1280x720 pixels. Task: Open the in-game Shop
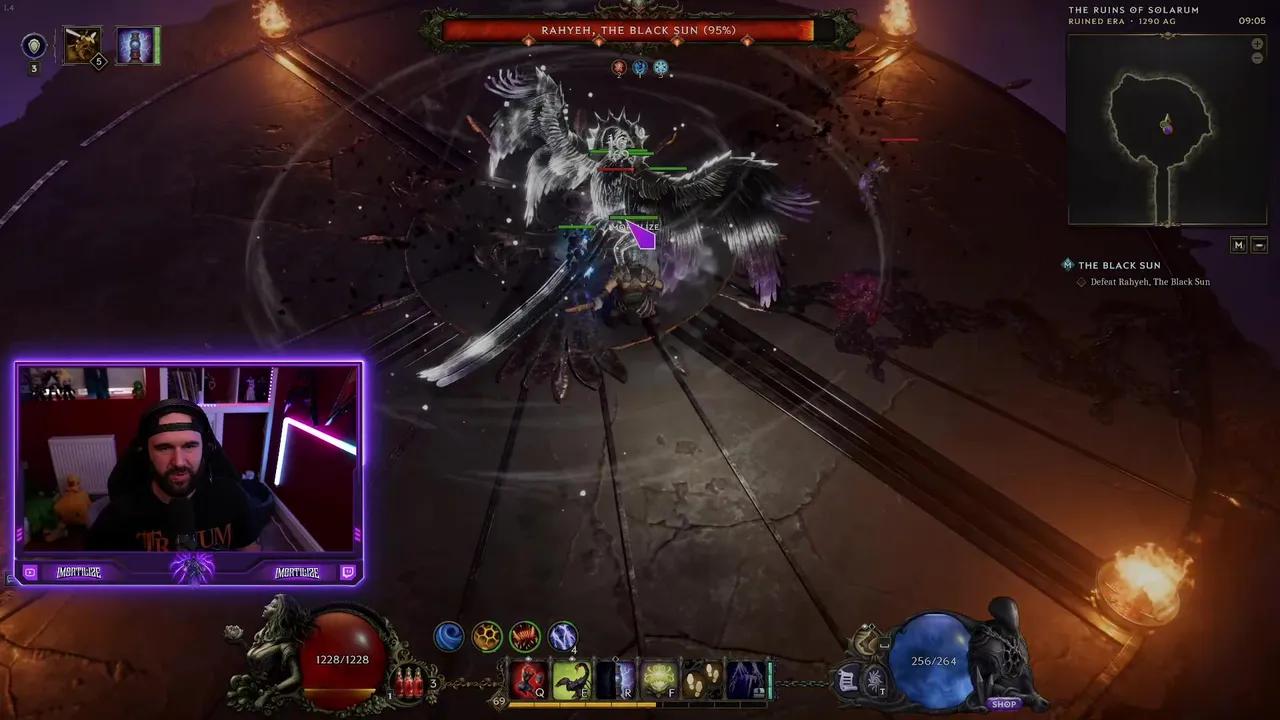pos(1003,704)
